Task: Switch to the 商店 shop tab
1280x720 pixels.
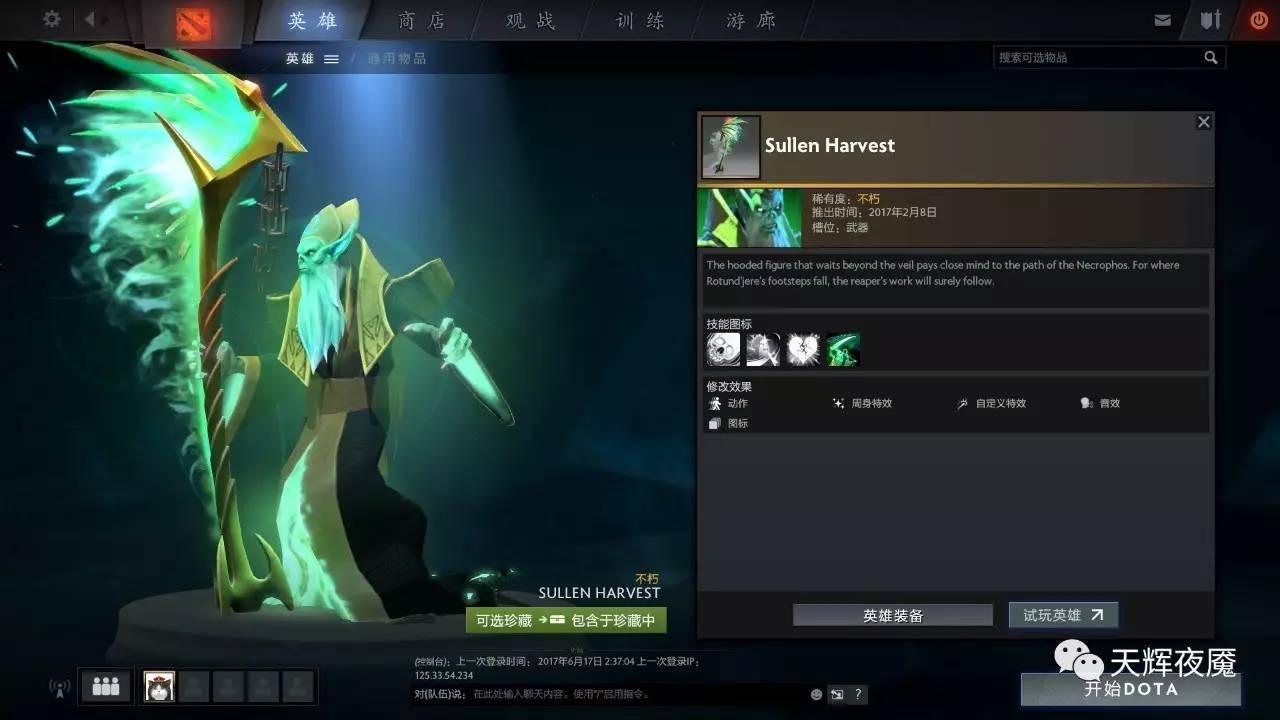Action: click(421, 20)
